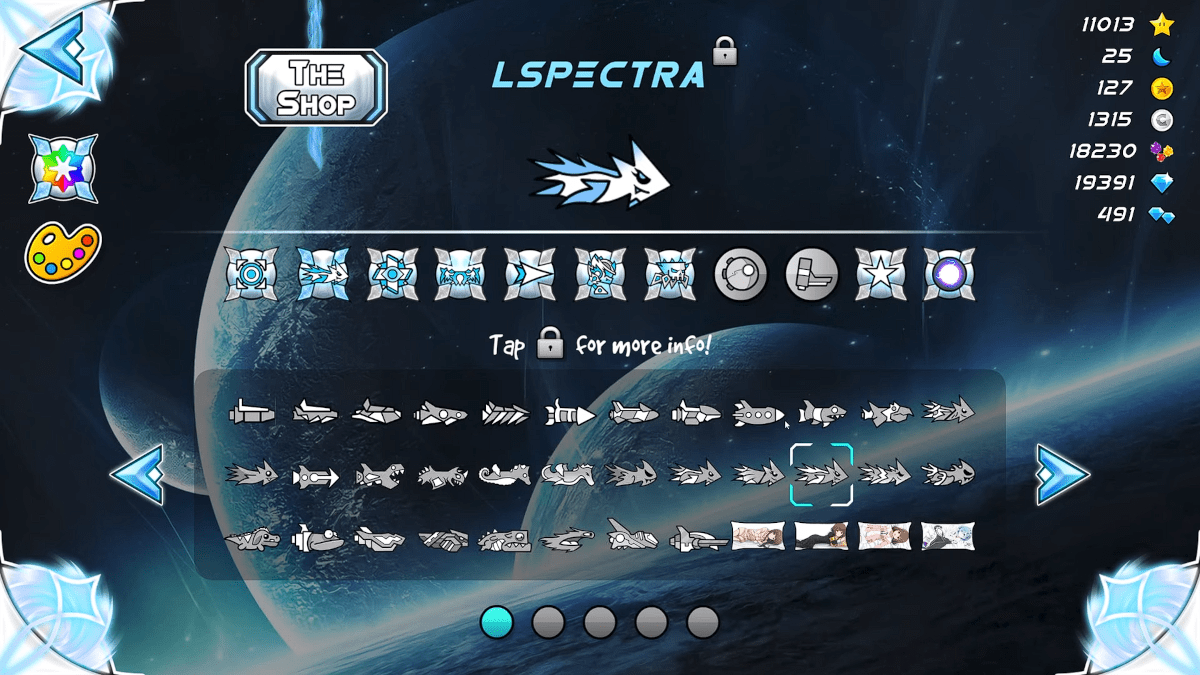The height and width of the screenshot is (675, 1200).
Task: Select the ship highlighted by the cyan frame
Action: 821,474
